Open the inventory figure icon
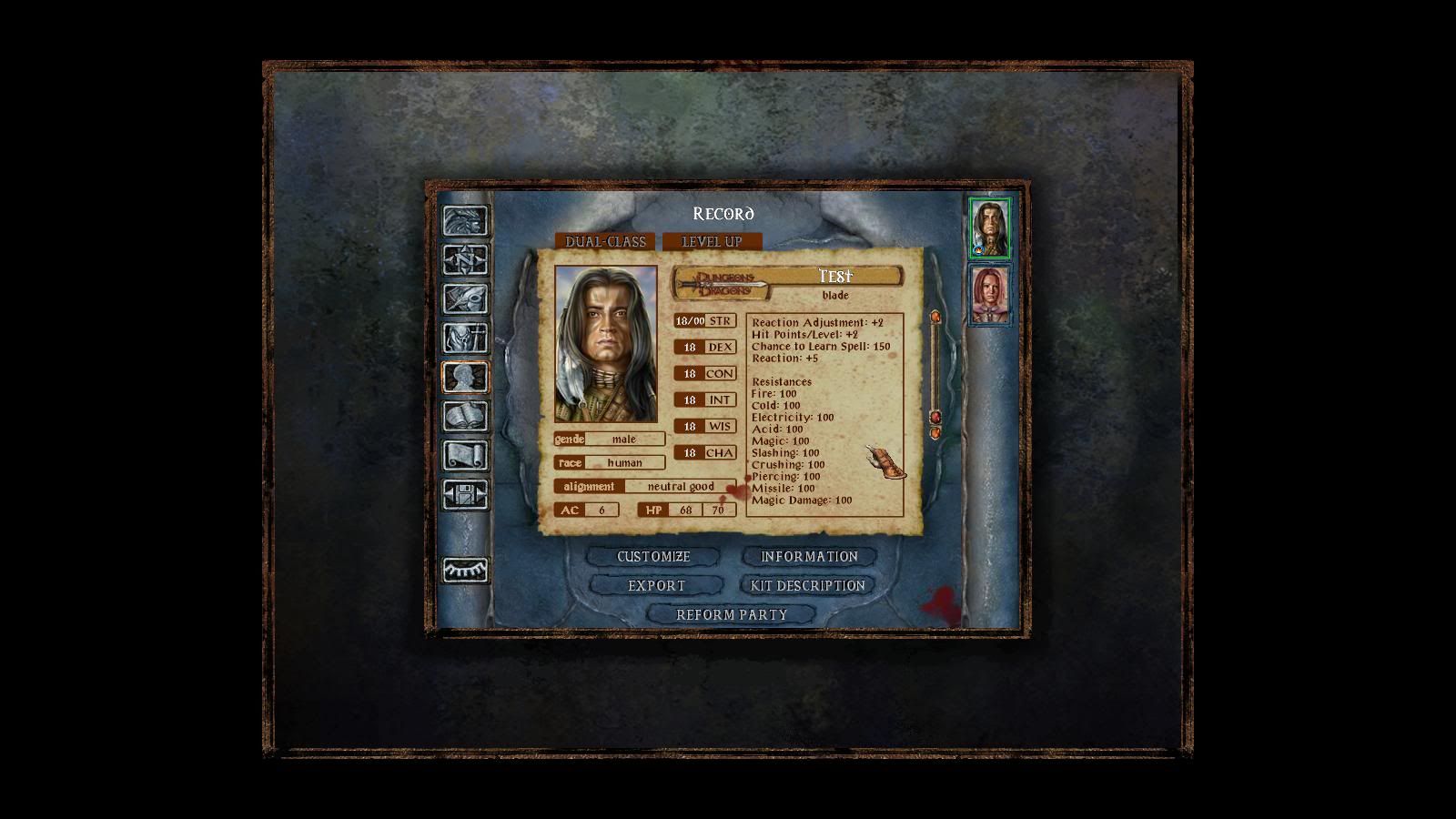 pos(465,338)
